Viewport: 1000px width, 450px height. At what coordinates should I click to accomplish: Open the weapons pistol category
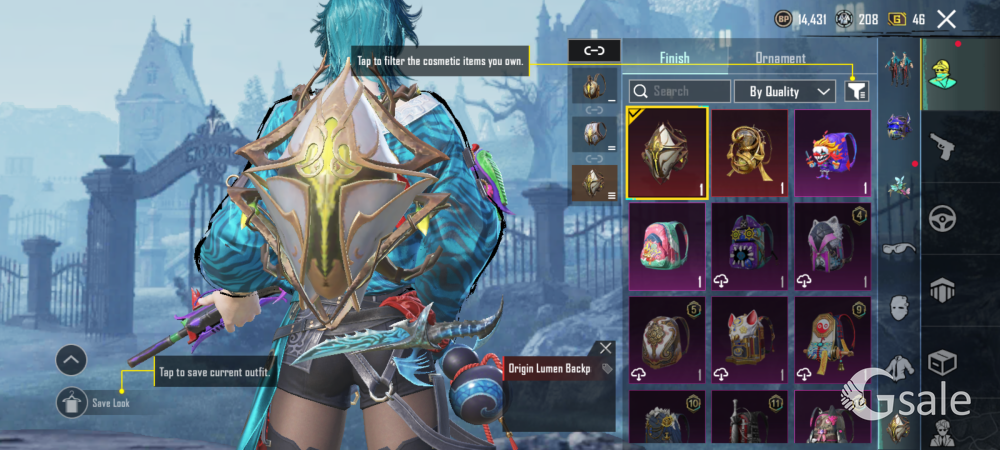click(941, 147)
